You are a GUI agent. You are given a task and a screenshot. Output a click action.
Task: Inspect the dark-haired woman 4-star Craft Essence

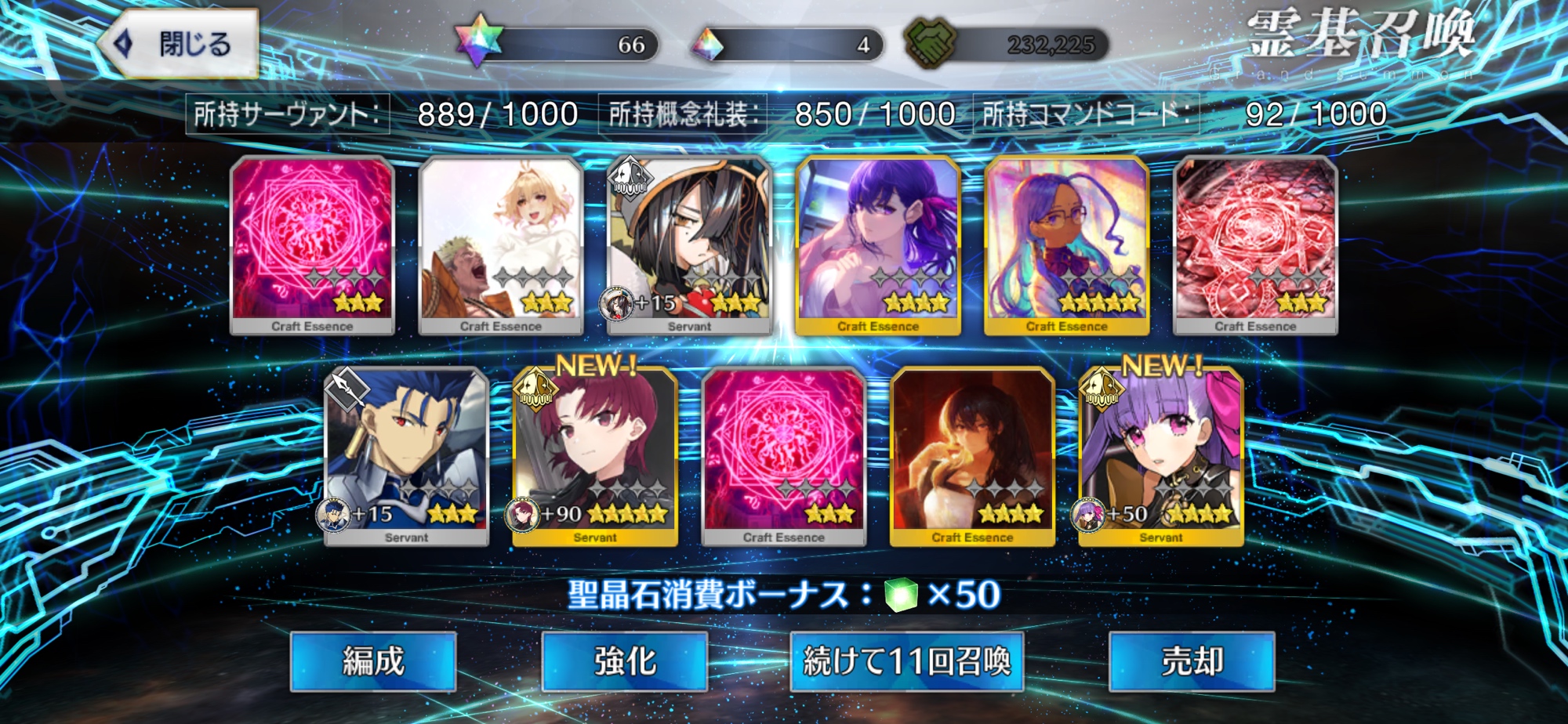point(972,456)
